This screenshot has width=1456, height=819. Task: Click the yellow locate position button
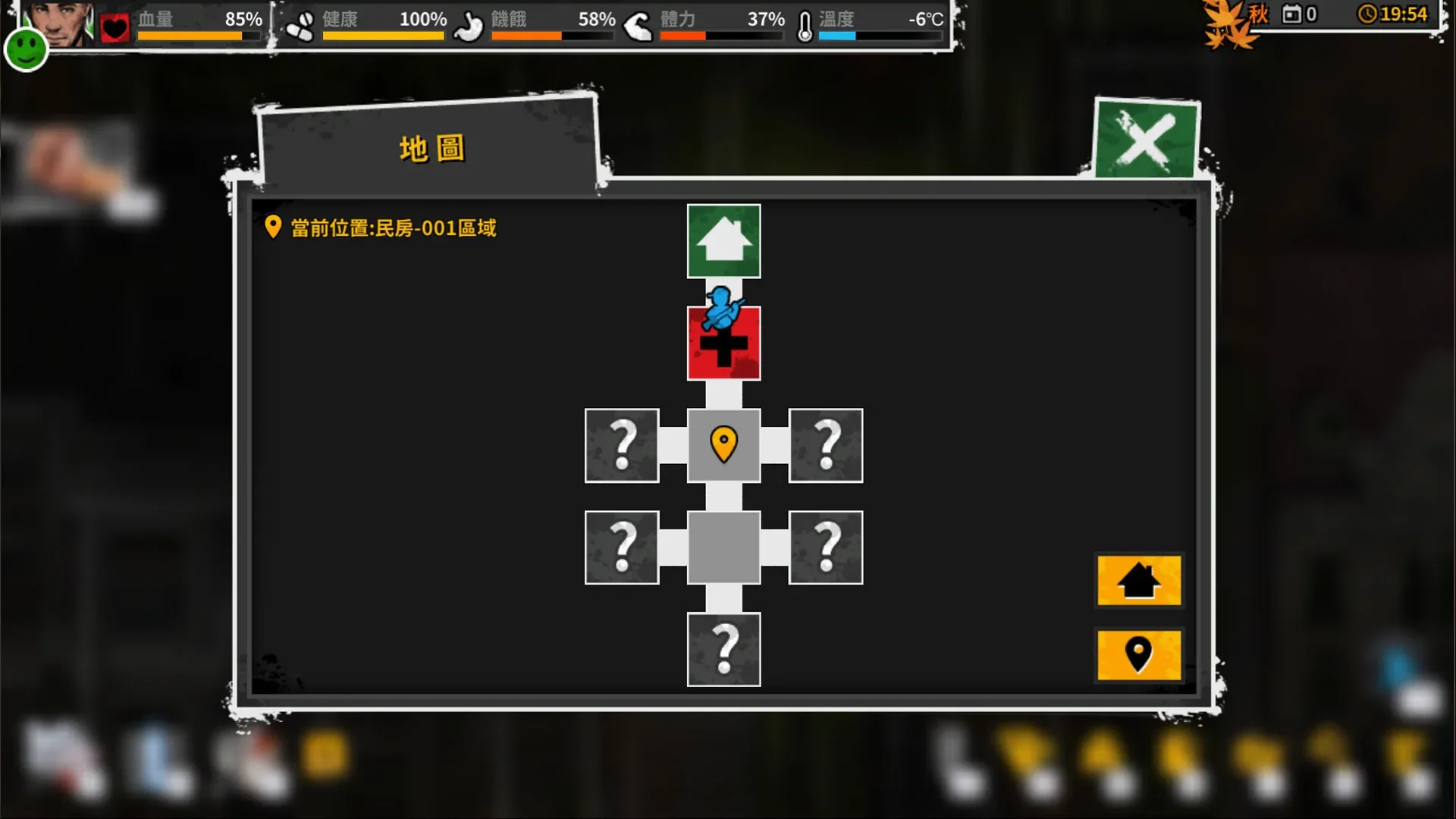tap(1138, 657)
